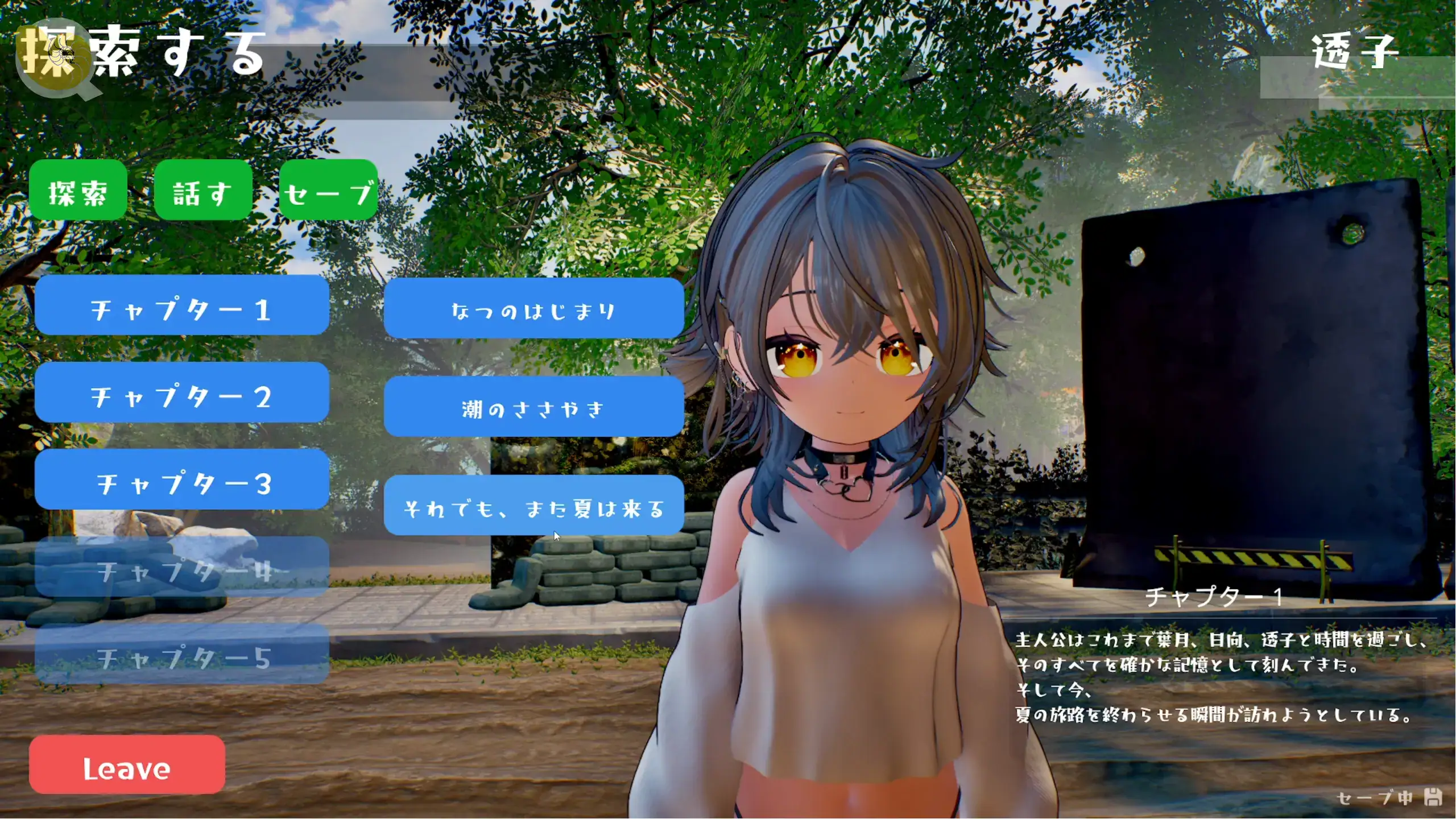Open the green 探索 tab
The height and width of the screenshot is (819, 1456).
[78, 191]
